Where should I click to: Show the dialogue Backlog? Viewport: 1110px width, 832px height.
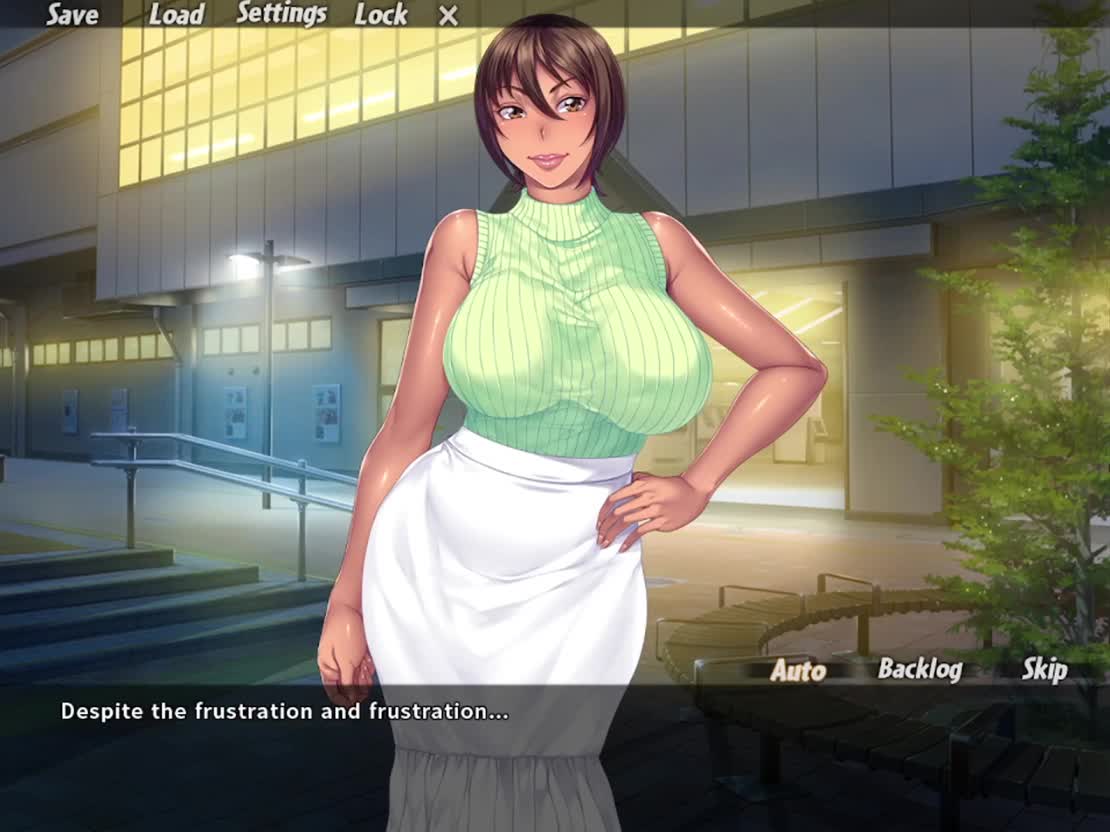pyautogui.click(x=919, y=670)
